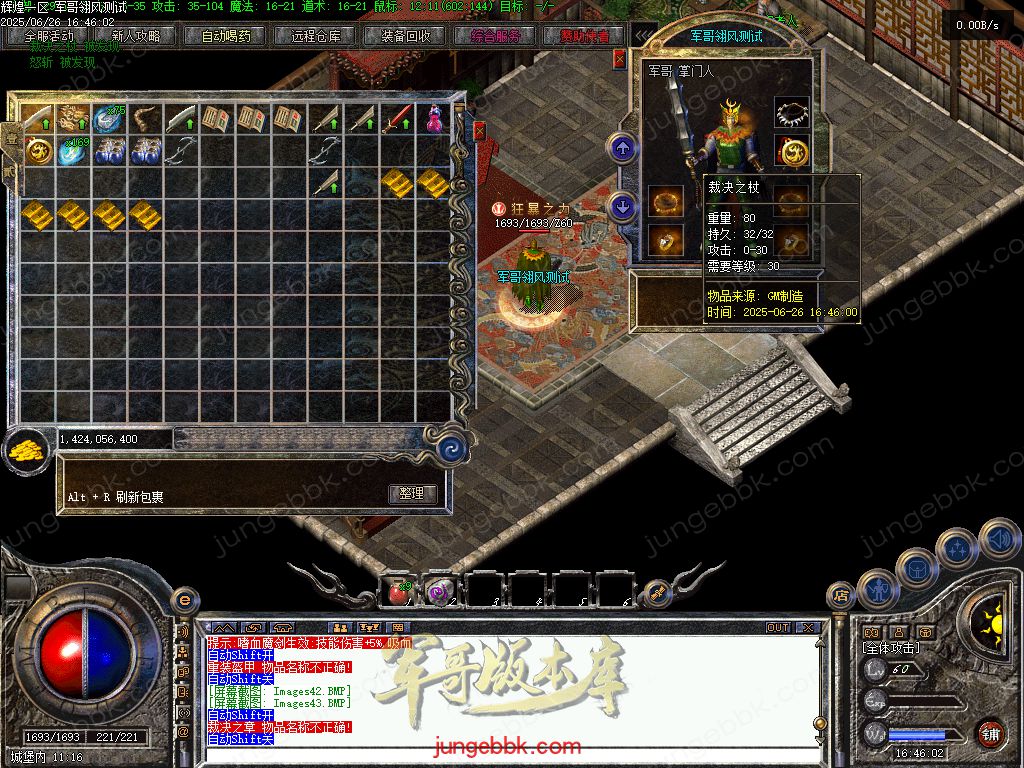Open the 自动喝药 auto-potion settings

226,36
